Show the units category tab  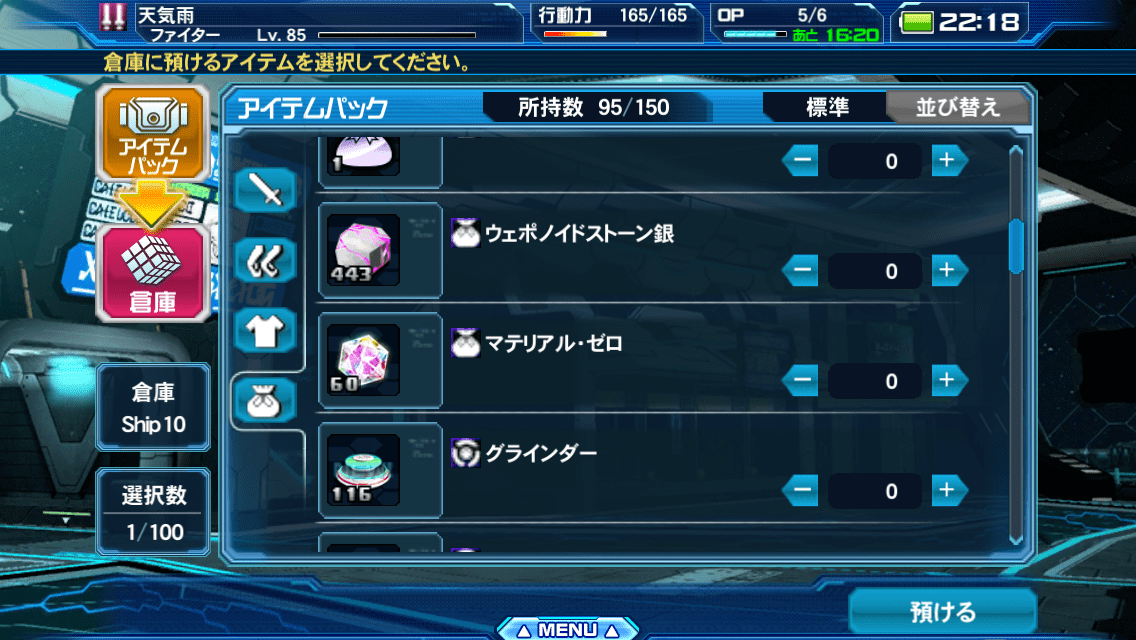[x=267, y=262]
